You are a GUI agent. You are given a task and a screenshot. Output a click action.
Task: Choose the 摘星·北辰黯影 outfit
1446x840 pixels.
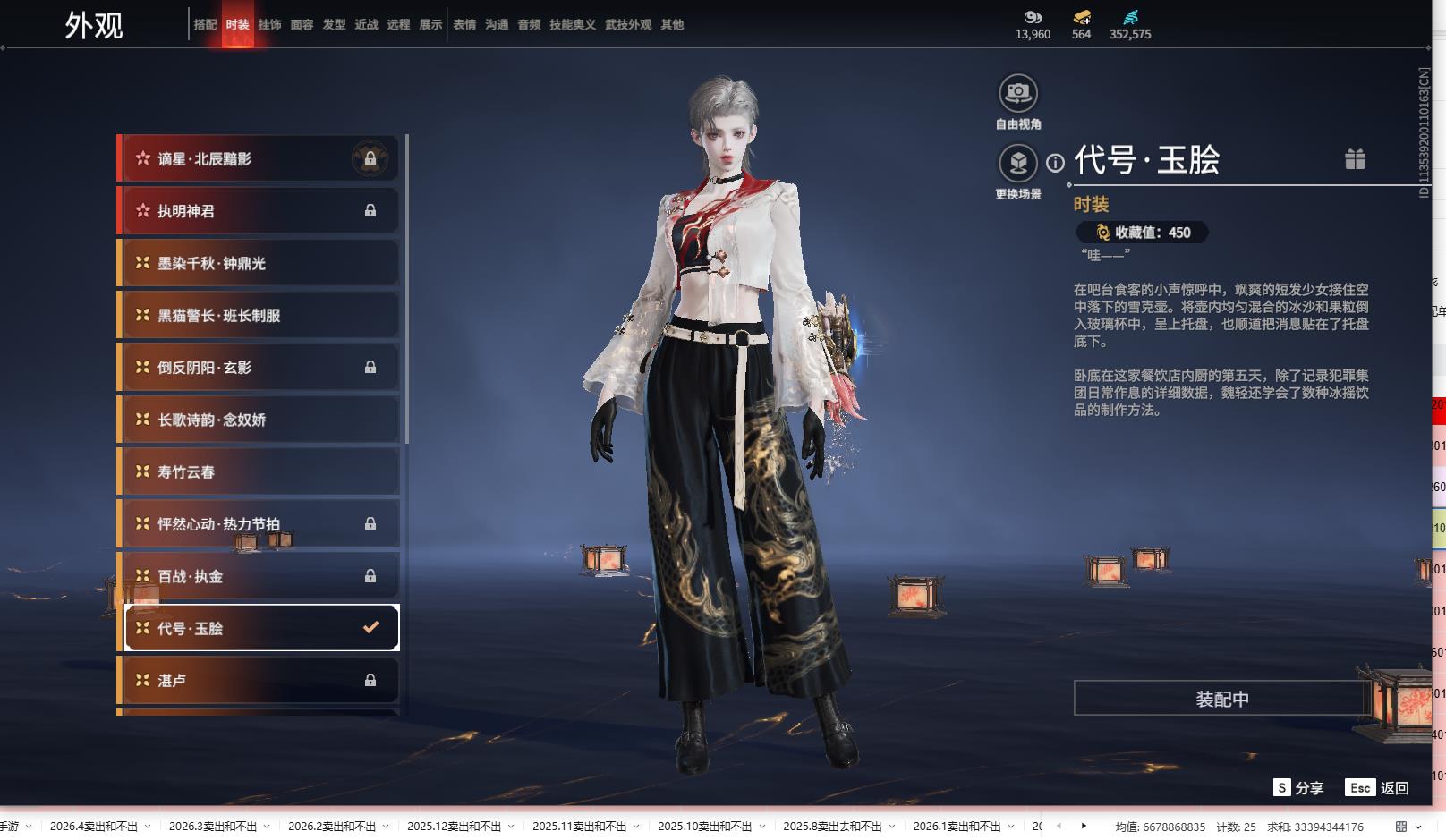[259, 159]
